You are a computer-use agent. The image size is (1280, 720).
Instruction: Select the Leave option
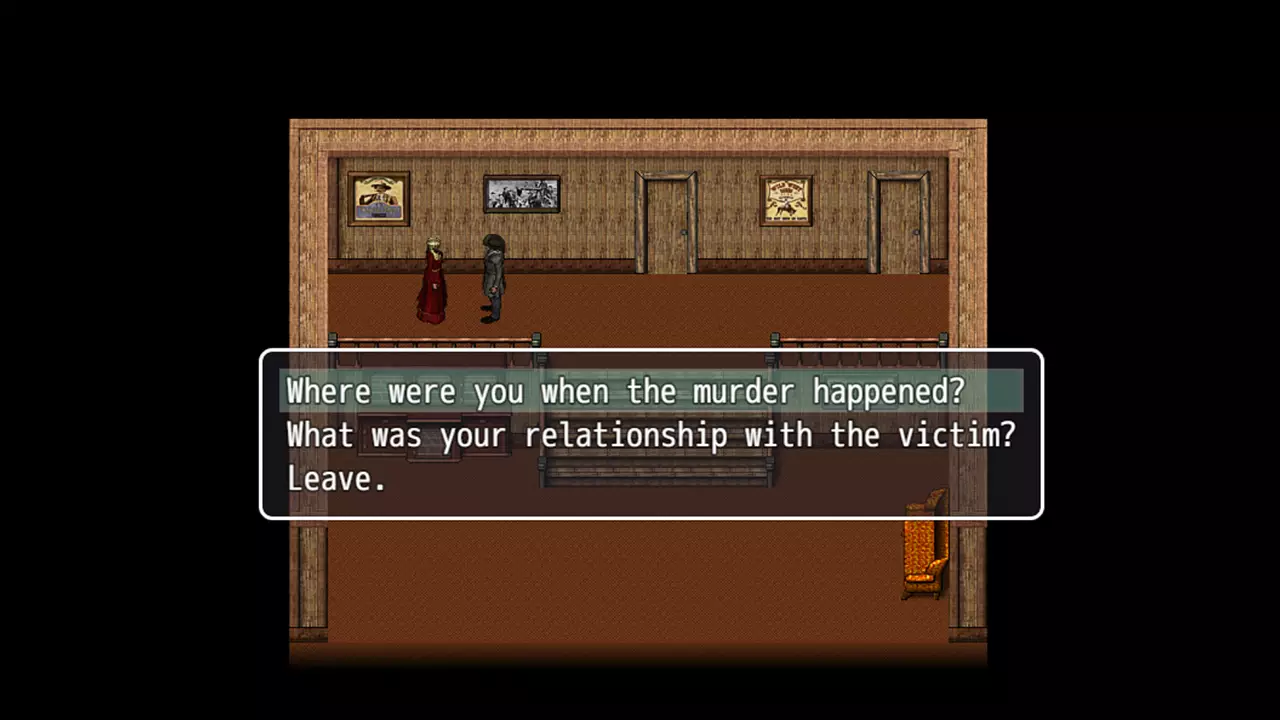(x=336, y=479)
